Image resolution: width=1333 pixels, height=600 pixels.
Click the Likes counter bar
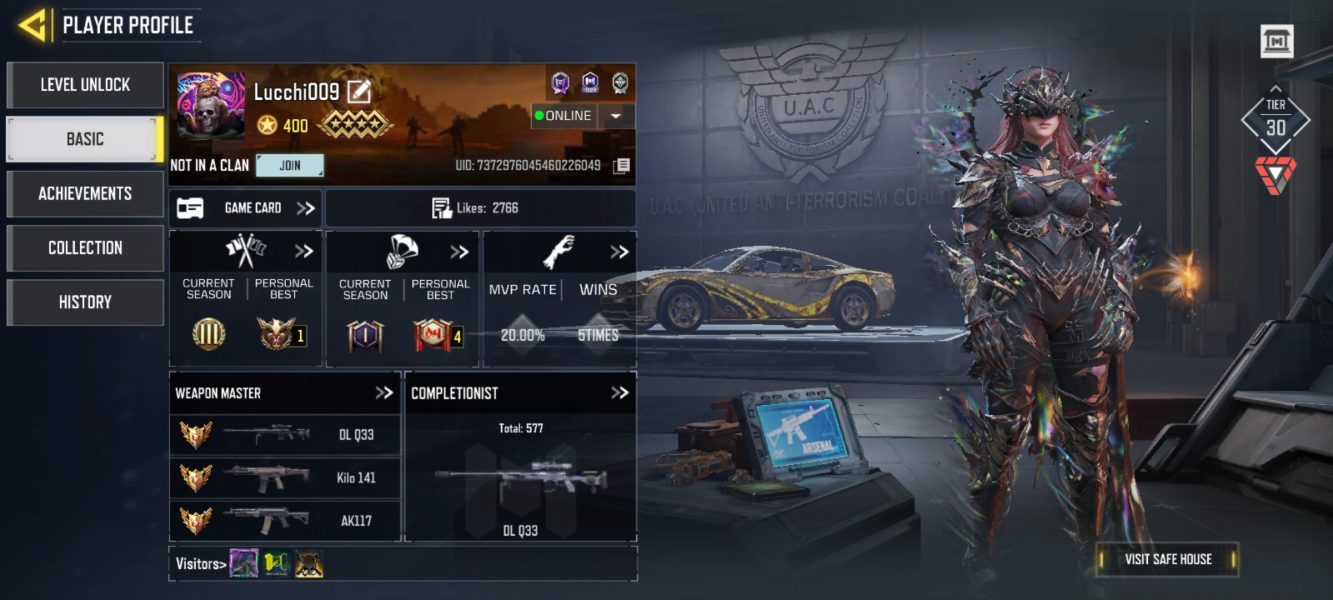[x=480, y=208]
